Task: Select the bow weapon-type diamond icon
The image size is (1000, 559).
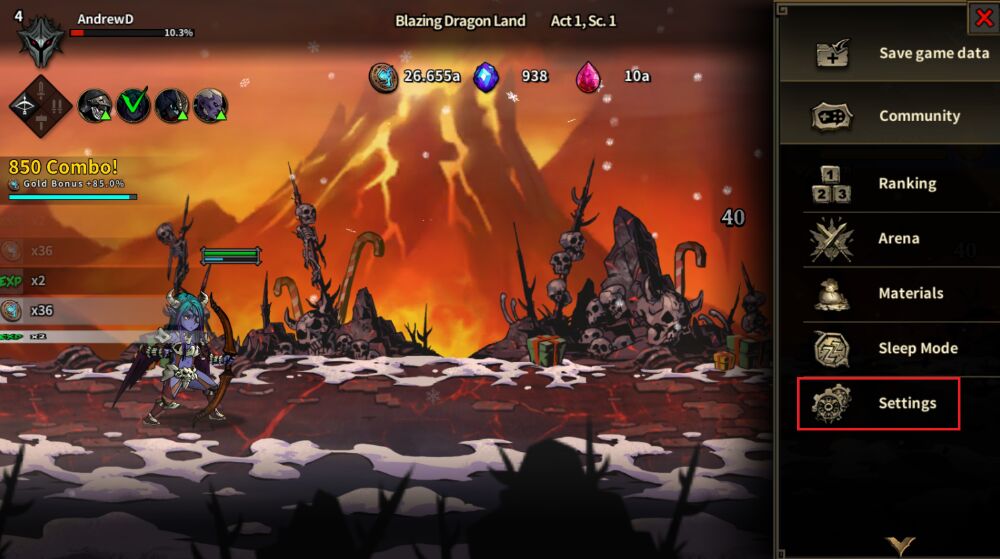Action: [x=40, y=105]
